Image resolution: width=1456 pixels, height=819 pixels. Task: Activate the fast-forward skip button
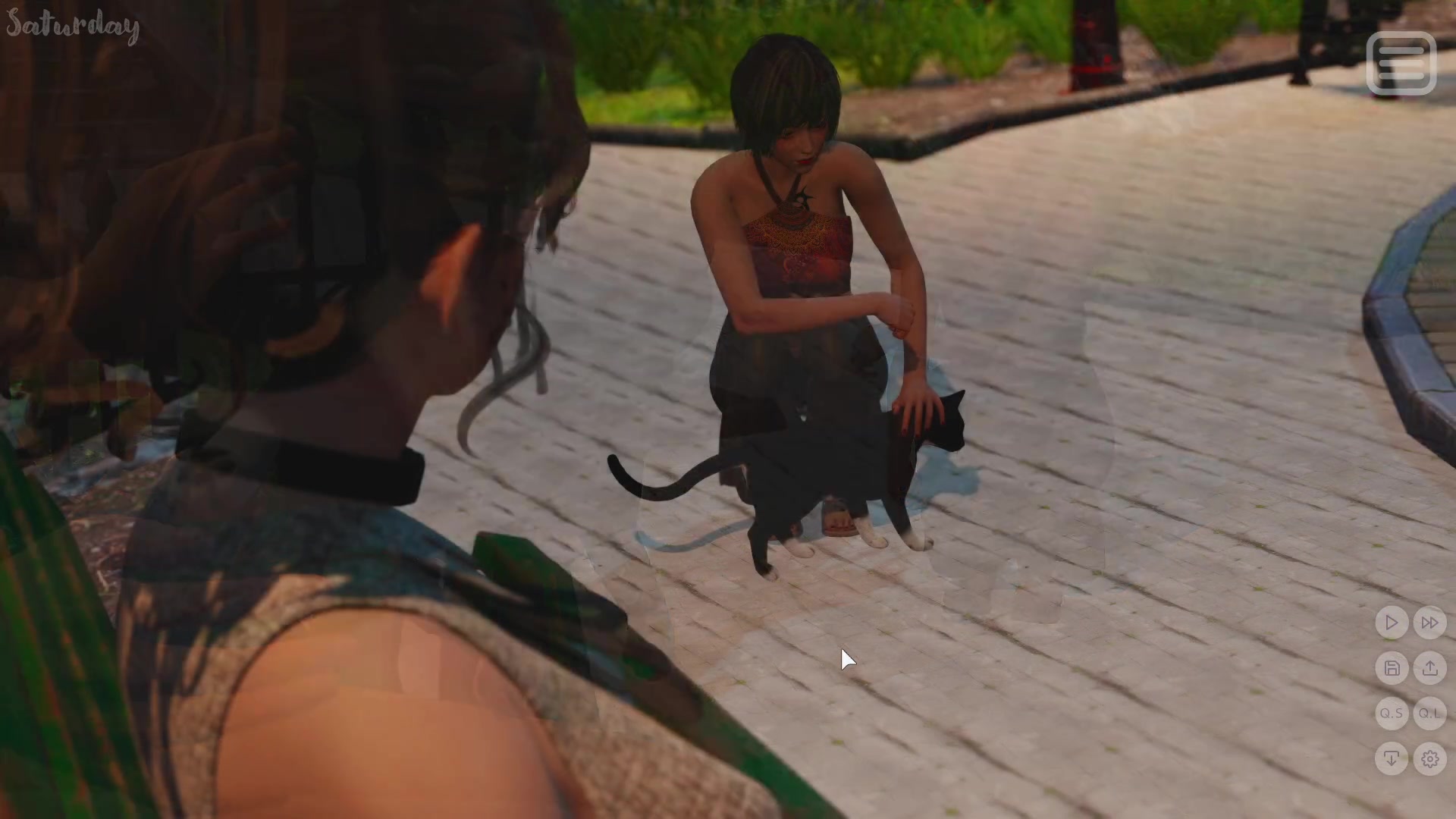pyautogui.click(x=1429, y=623)
